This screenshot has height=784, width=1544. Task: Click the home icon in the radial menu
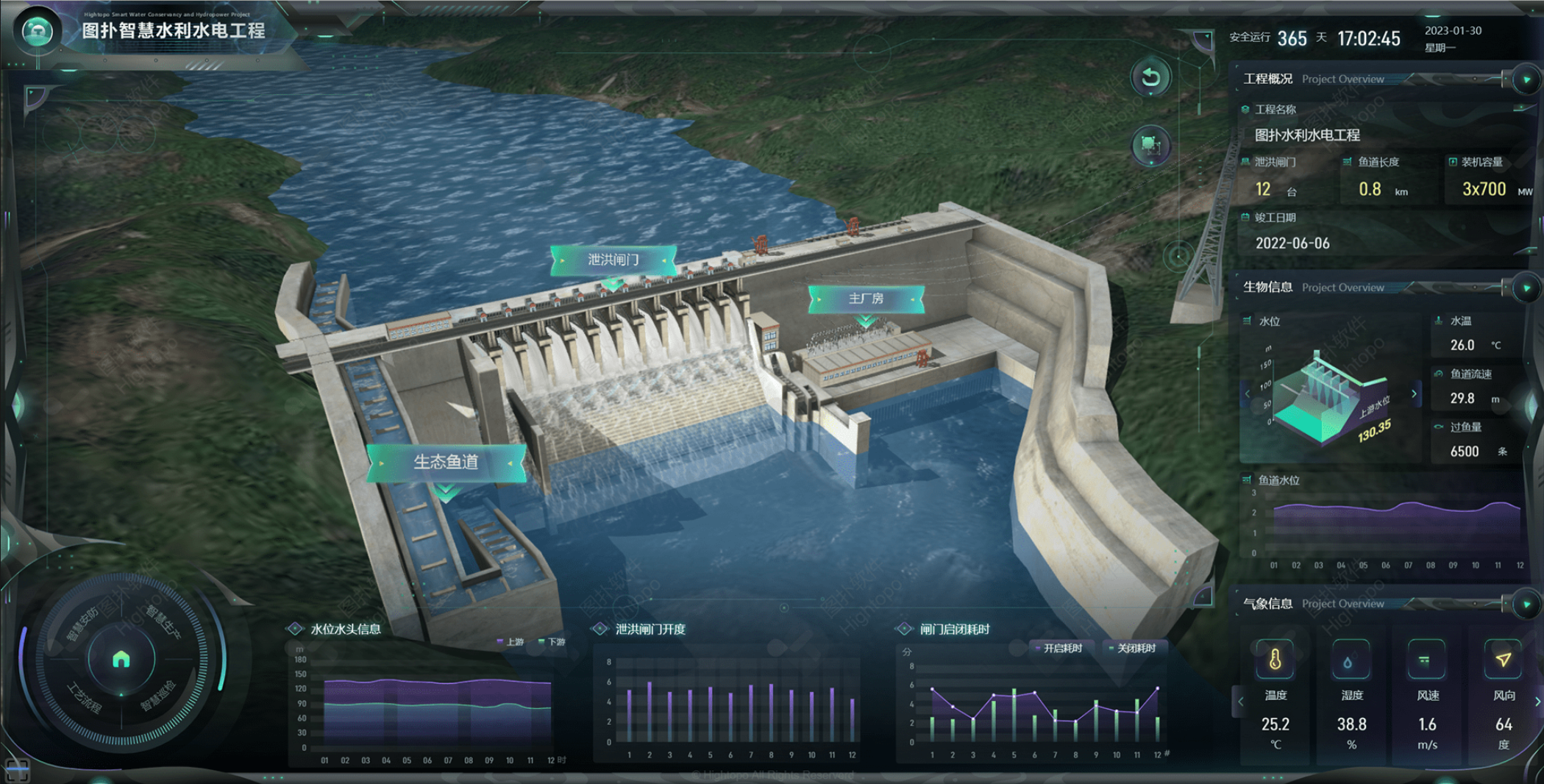coord(121,659)
